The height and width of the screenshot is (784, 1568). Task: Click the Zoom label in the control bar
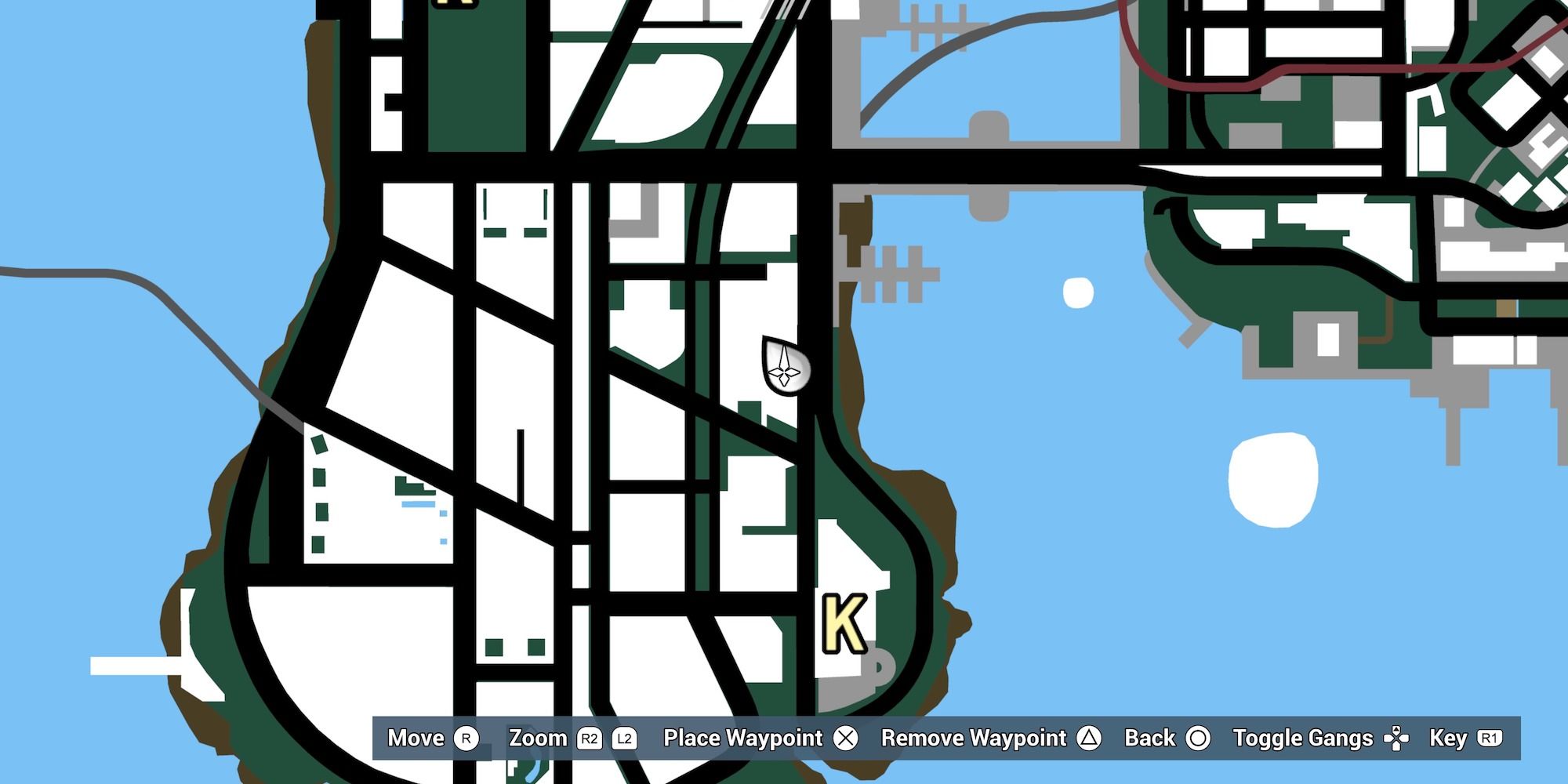tap(539, 738)
